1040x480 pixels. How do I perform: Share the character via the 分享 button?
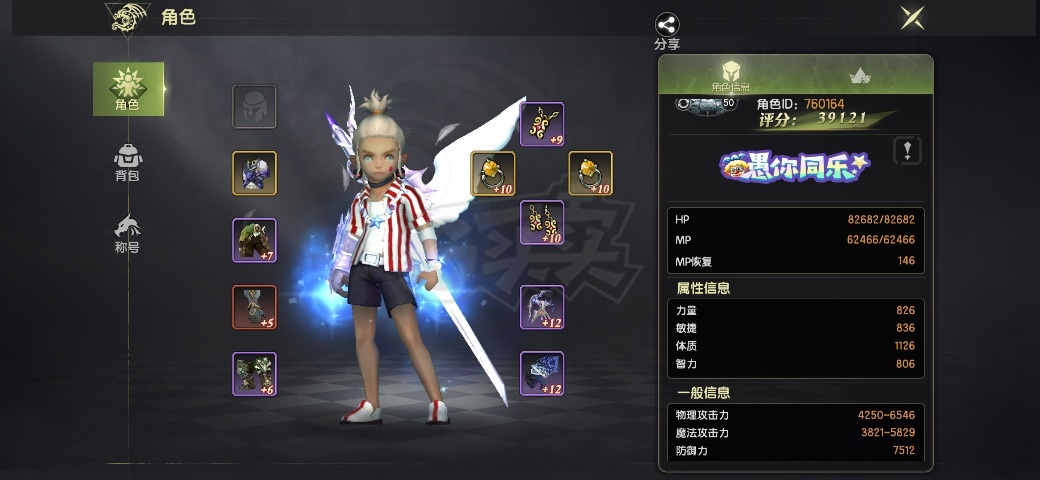tap(667, 31)
